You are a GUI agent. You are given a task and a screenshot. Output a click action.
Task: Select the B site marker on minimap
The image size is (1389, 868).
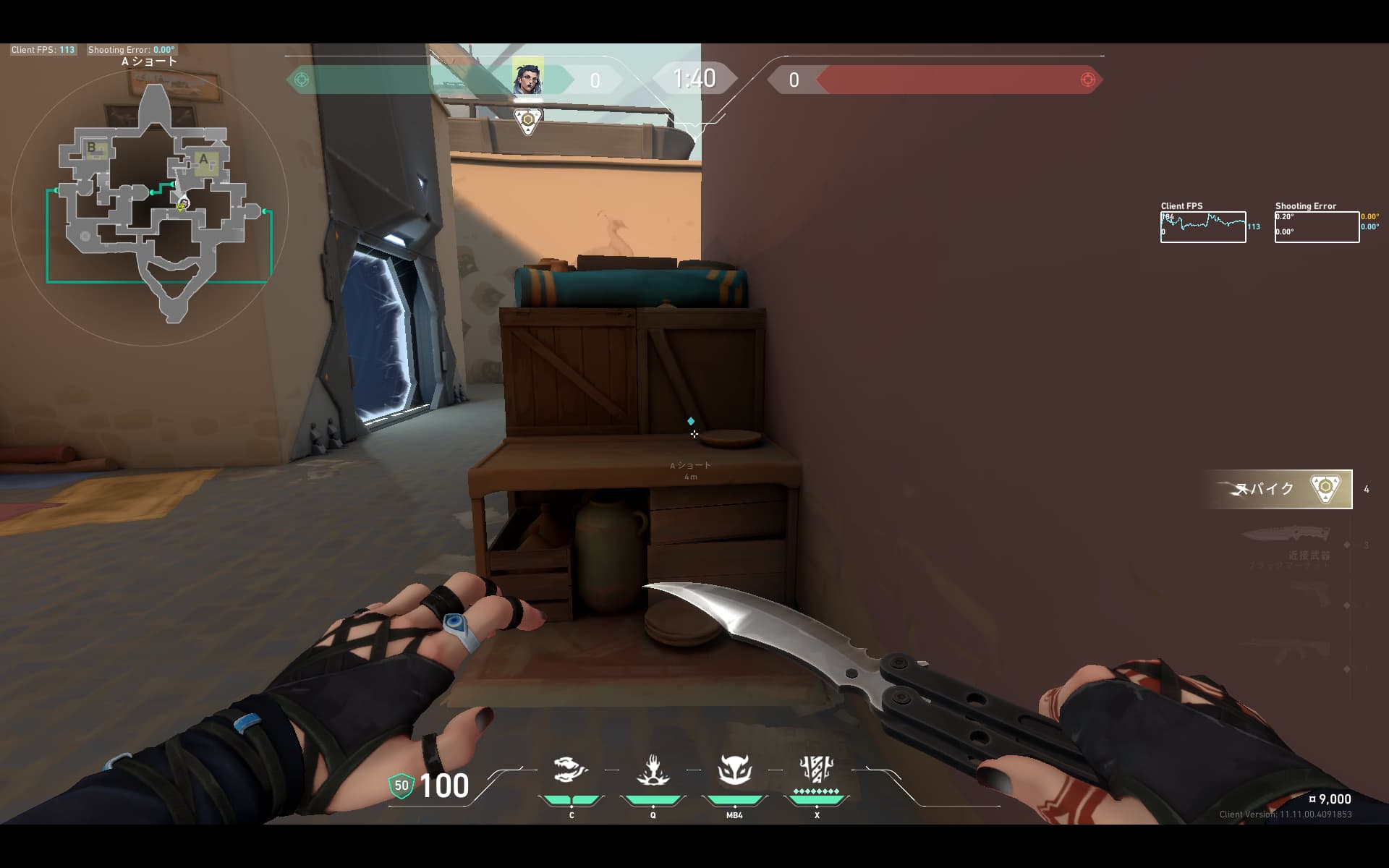point(93,148)
